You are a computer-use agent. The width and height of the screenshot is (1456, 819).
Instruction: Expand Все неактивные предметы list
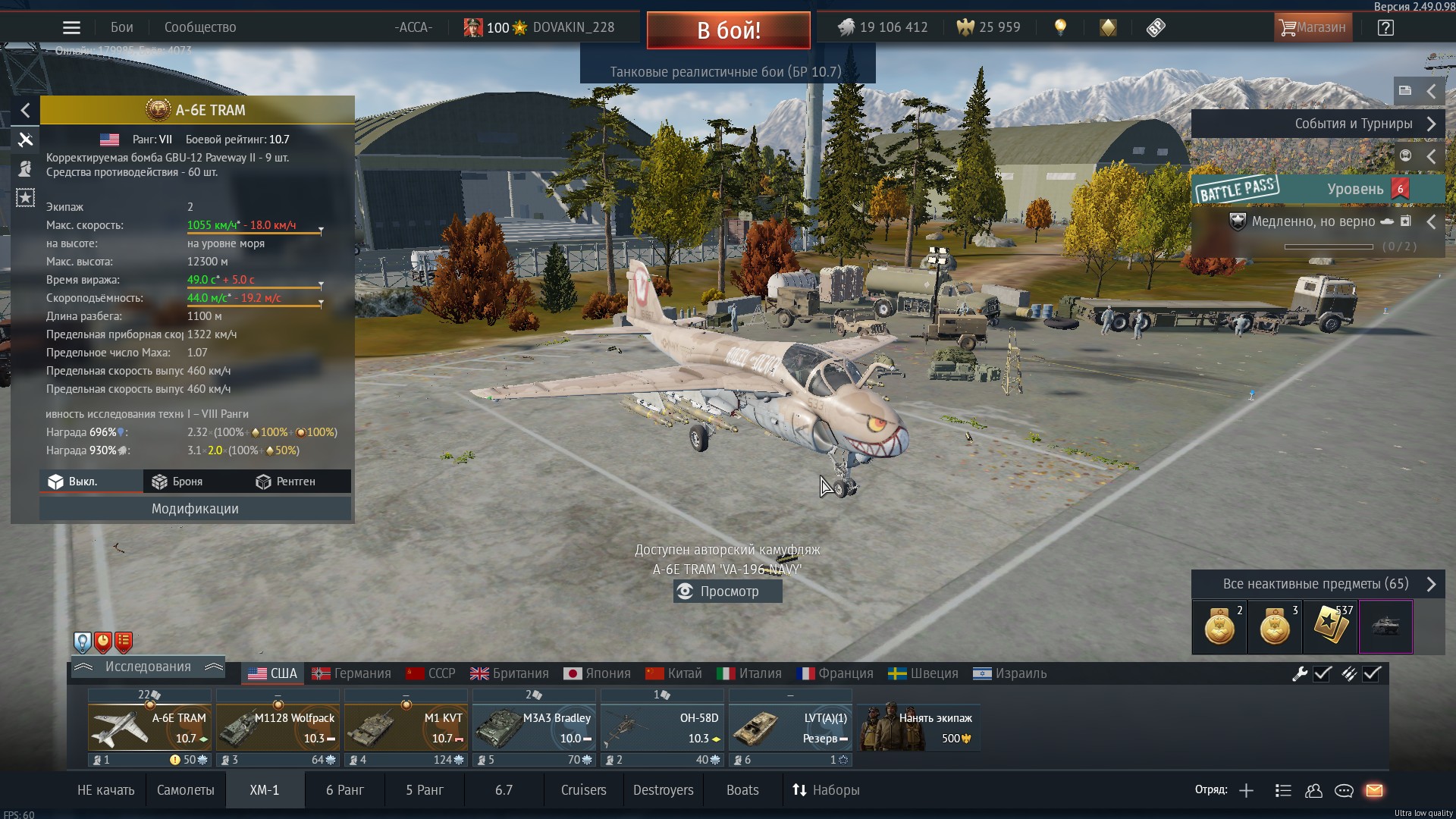[x=1317, y=584]
